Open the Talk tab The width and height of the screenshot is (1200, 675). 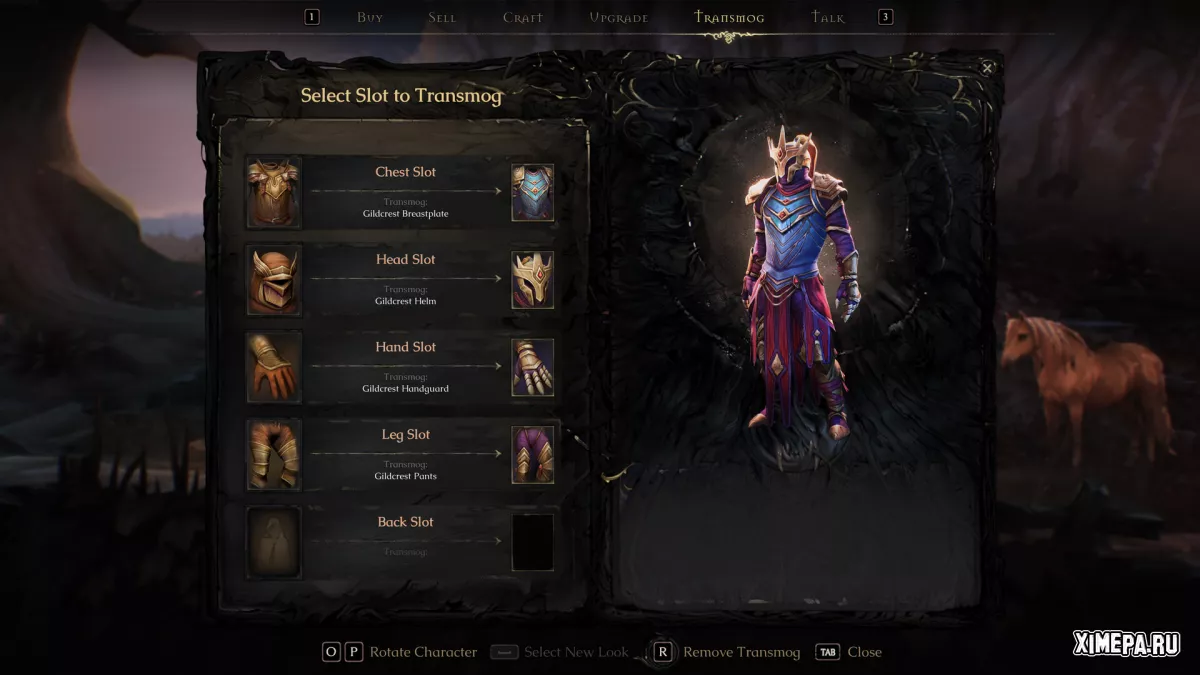[828, 18]
